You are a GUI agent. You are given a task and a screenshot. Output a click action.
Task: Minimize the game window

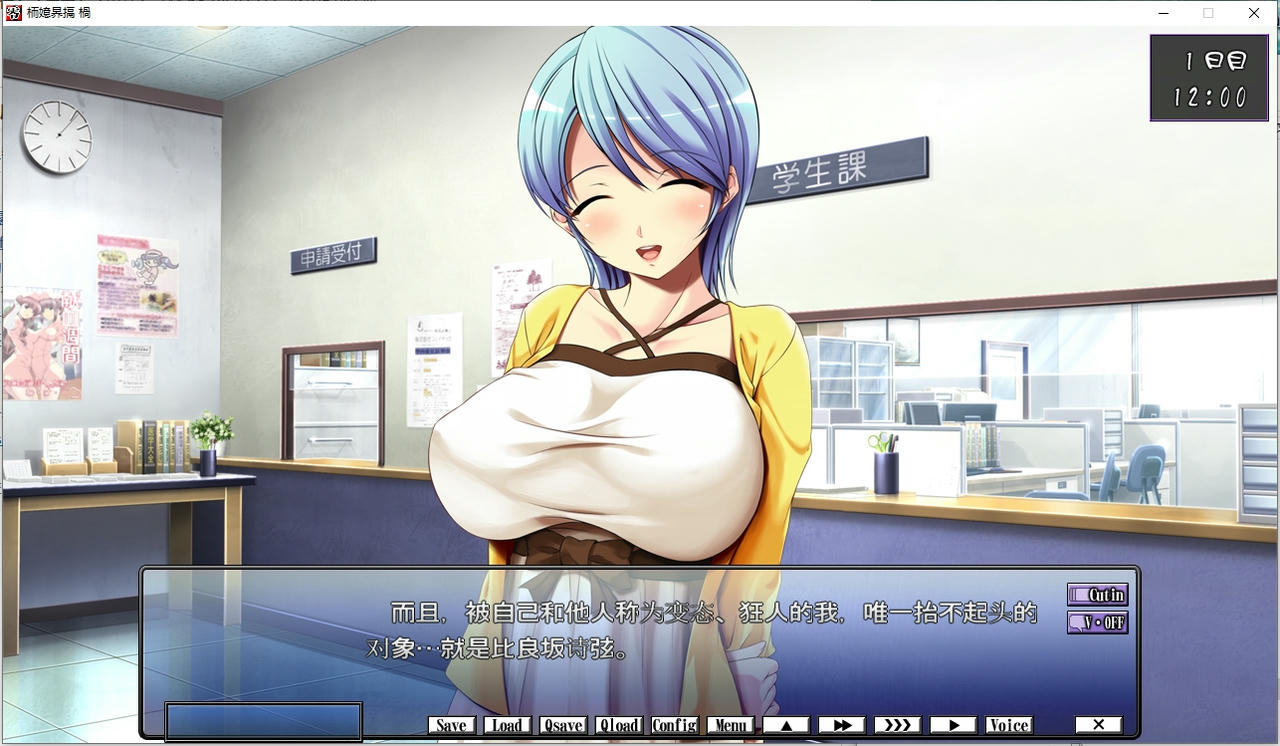coord(1164,13)
